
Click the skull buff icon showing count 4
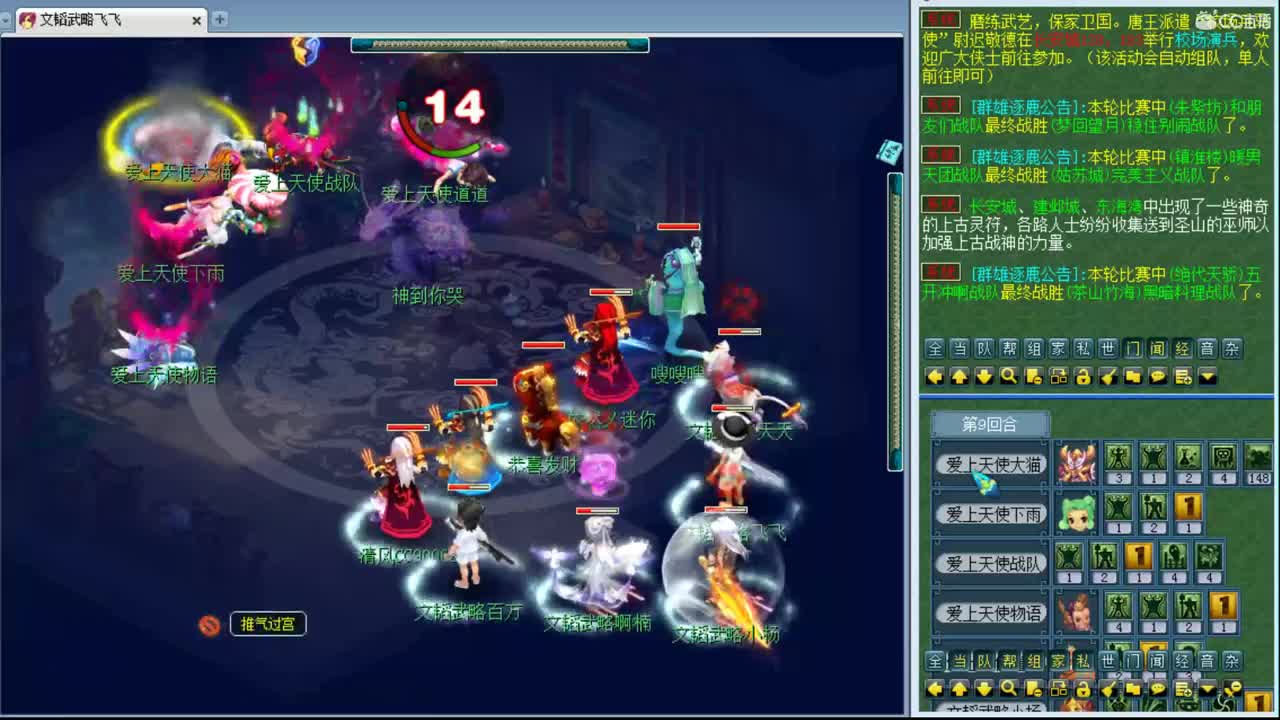pyautogui.click(x=1223, y=455)
